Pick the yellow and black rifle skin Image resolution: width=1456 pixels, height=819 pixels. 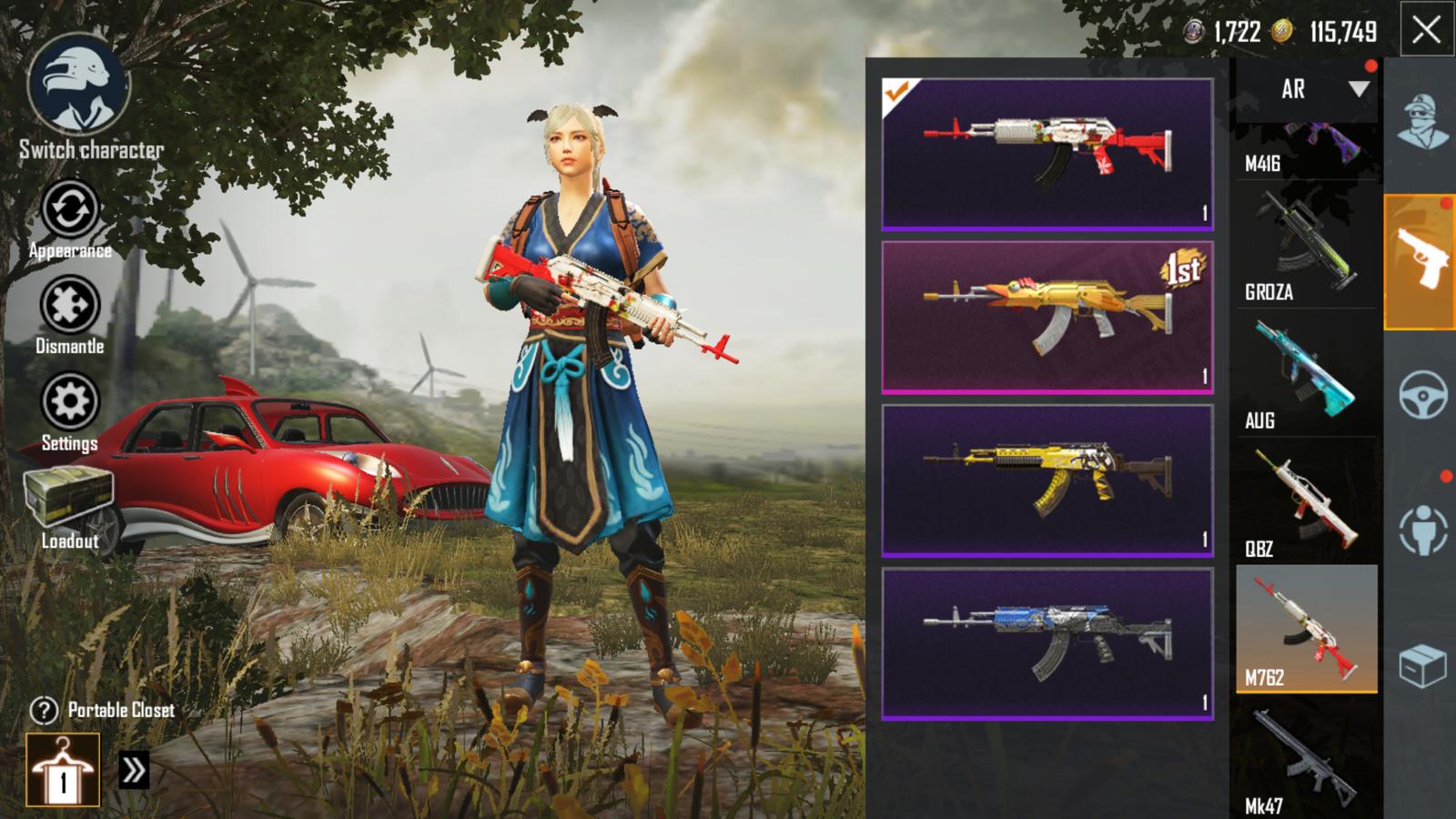pyautogui.click(x=1046, y=480)
